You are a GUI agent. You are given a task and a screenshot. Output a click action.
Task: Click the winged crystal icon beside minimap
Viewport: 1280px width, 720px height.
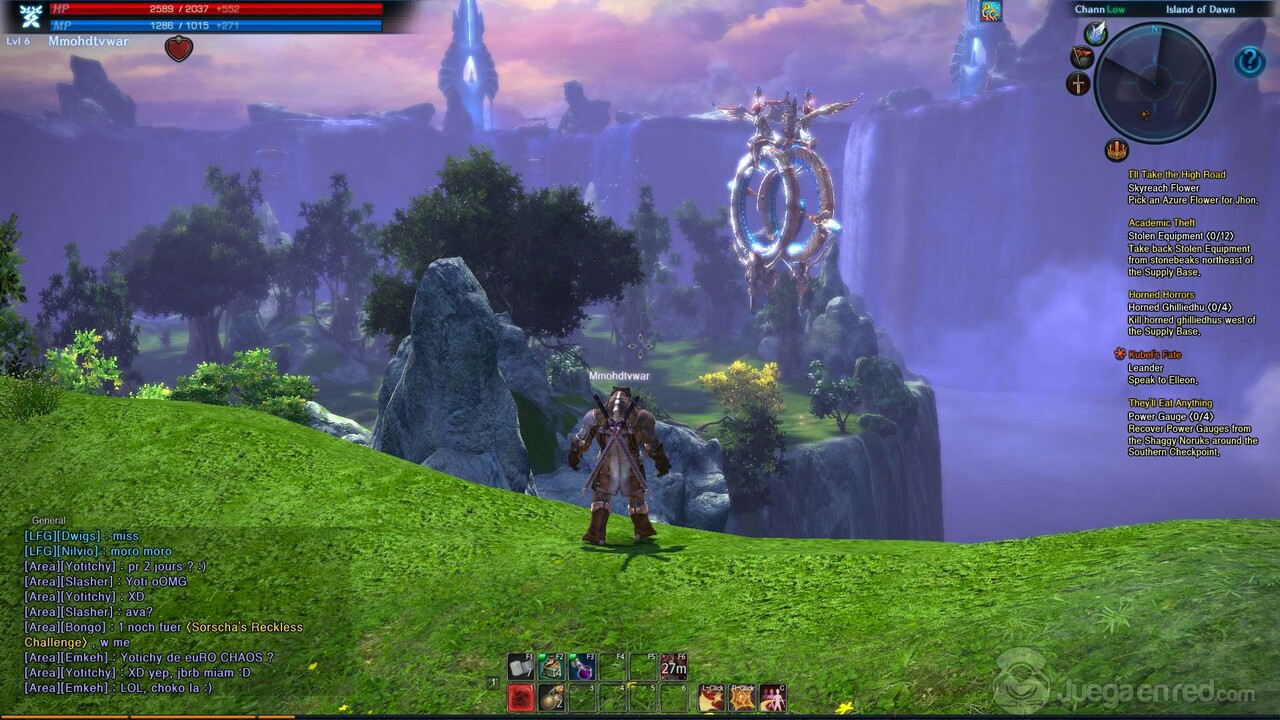click(x=1095, y=34)
